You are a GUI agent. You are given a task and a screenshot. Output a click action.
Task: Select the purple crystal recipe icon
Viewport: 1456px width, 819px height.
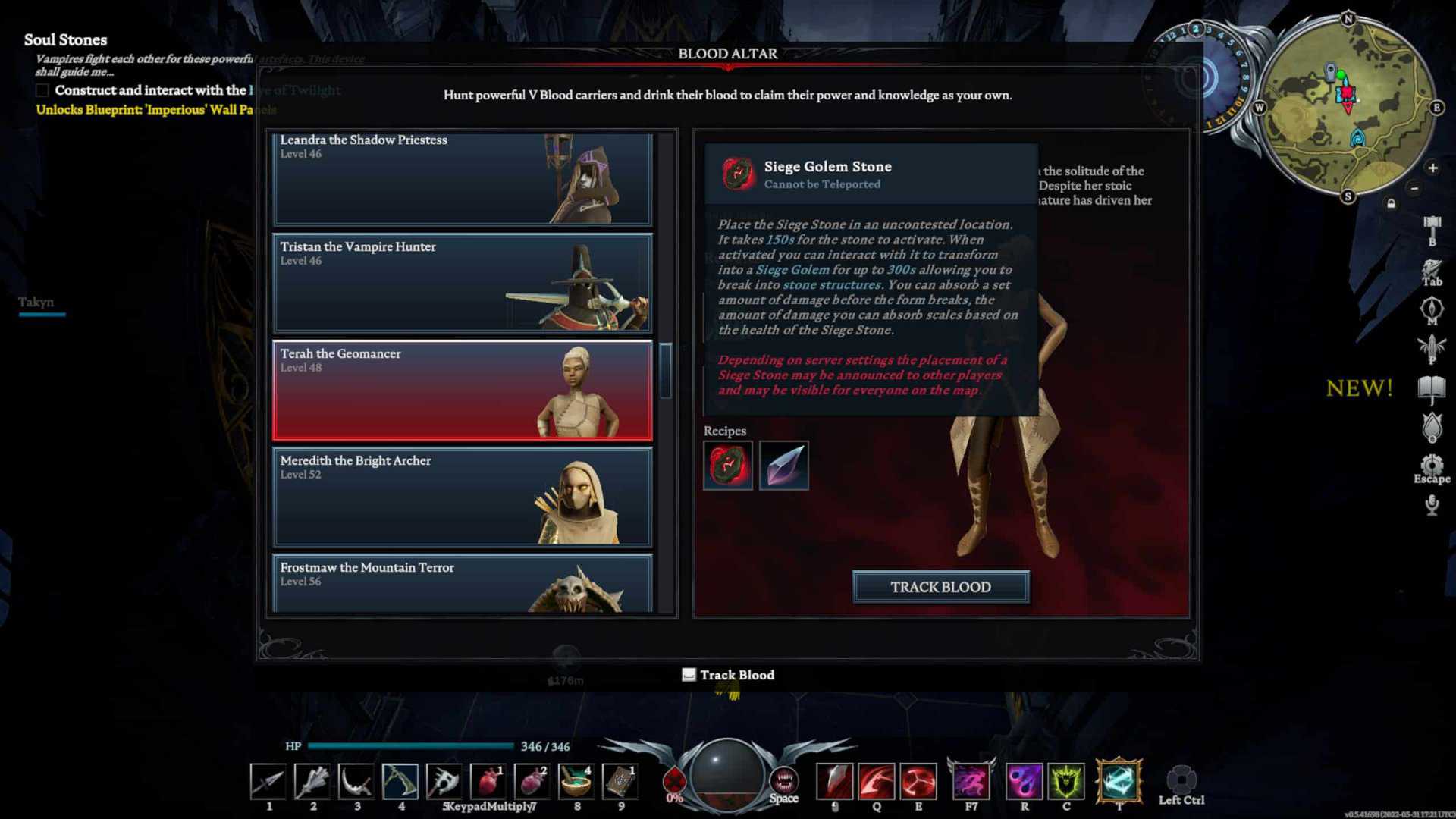pos(783,466)
